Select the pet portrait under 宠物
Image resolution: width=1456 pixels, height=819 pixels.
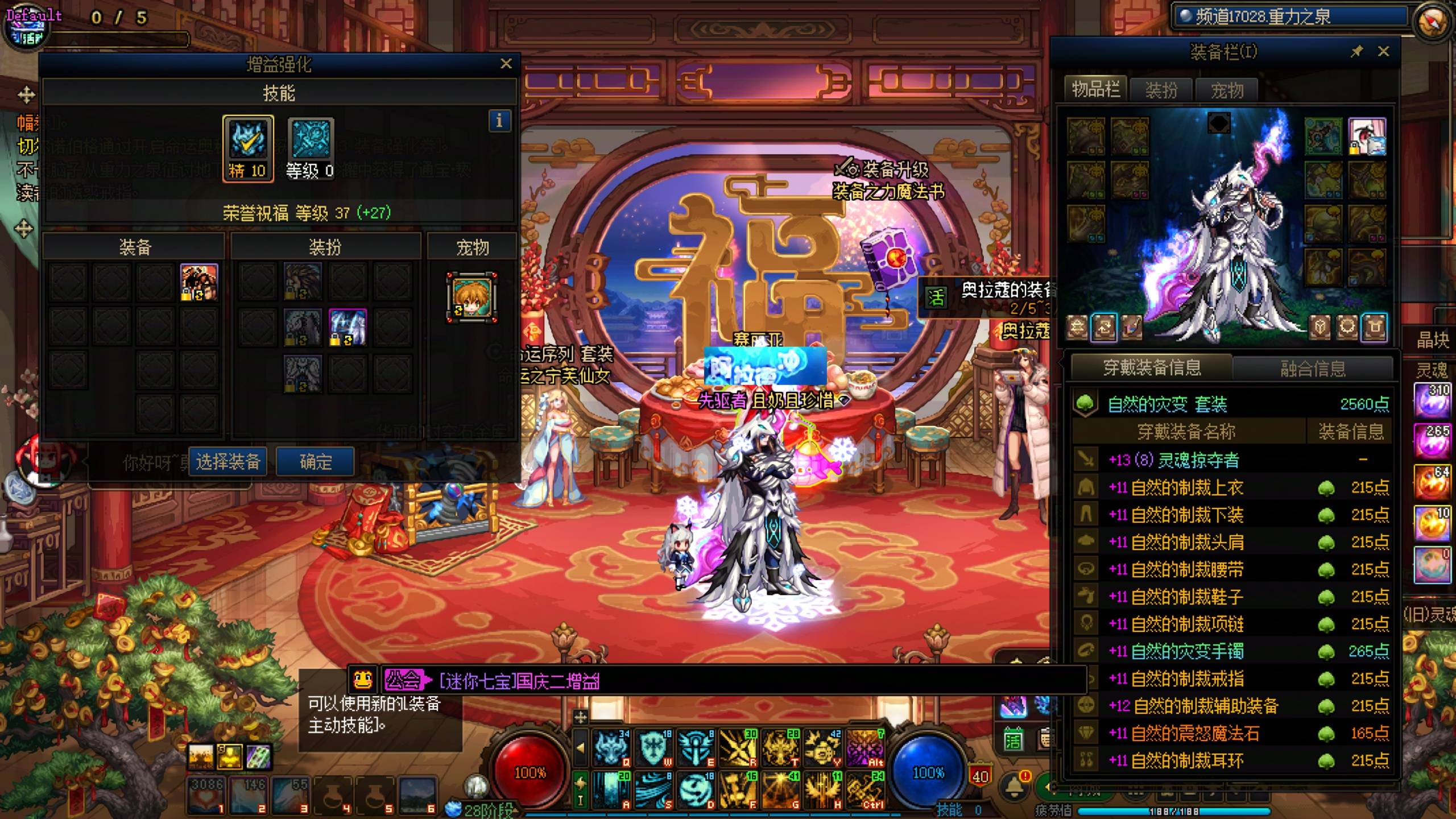tap(472, 297)
